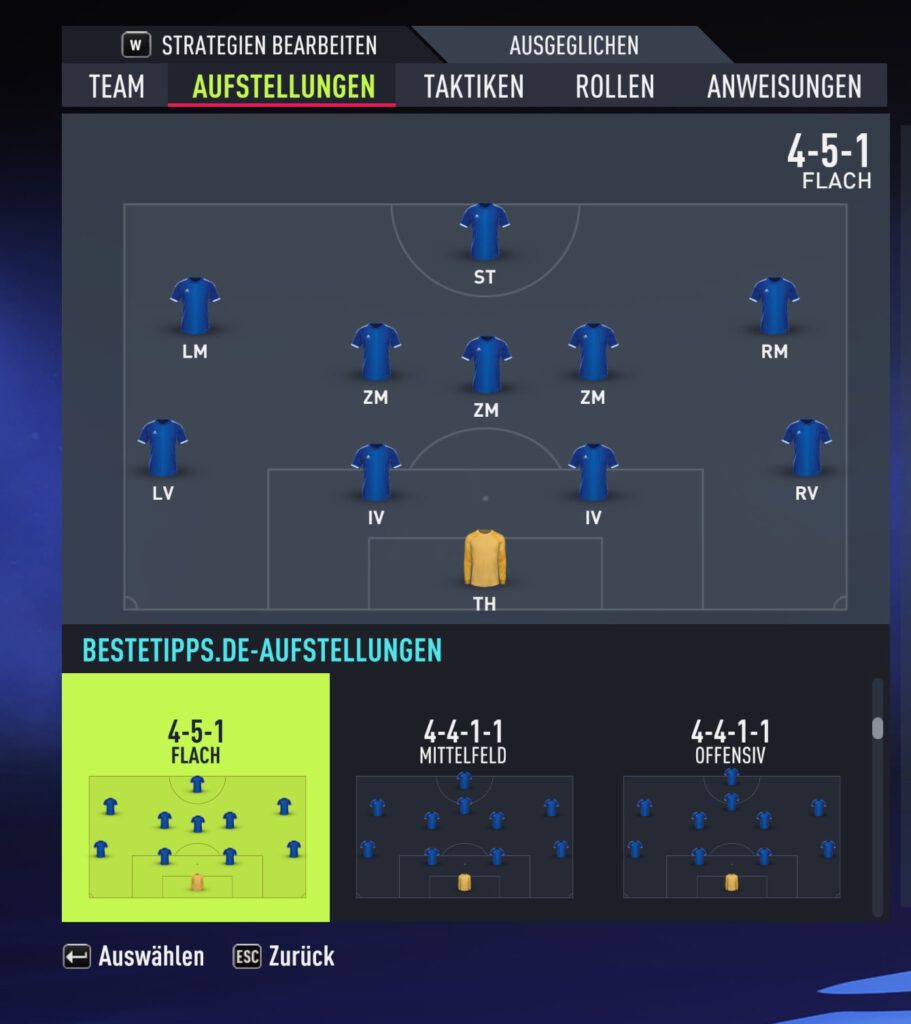Select the Strategien Bearbeiten header tab

tap(250, 46)
